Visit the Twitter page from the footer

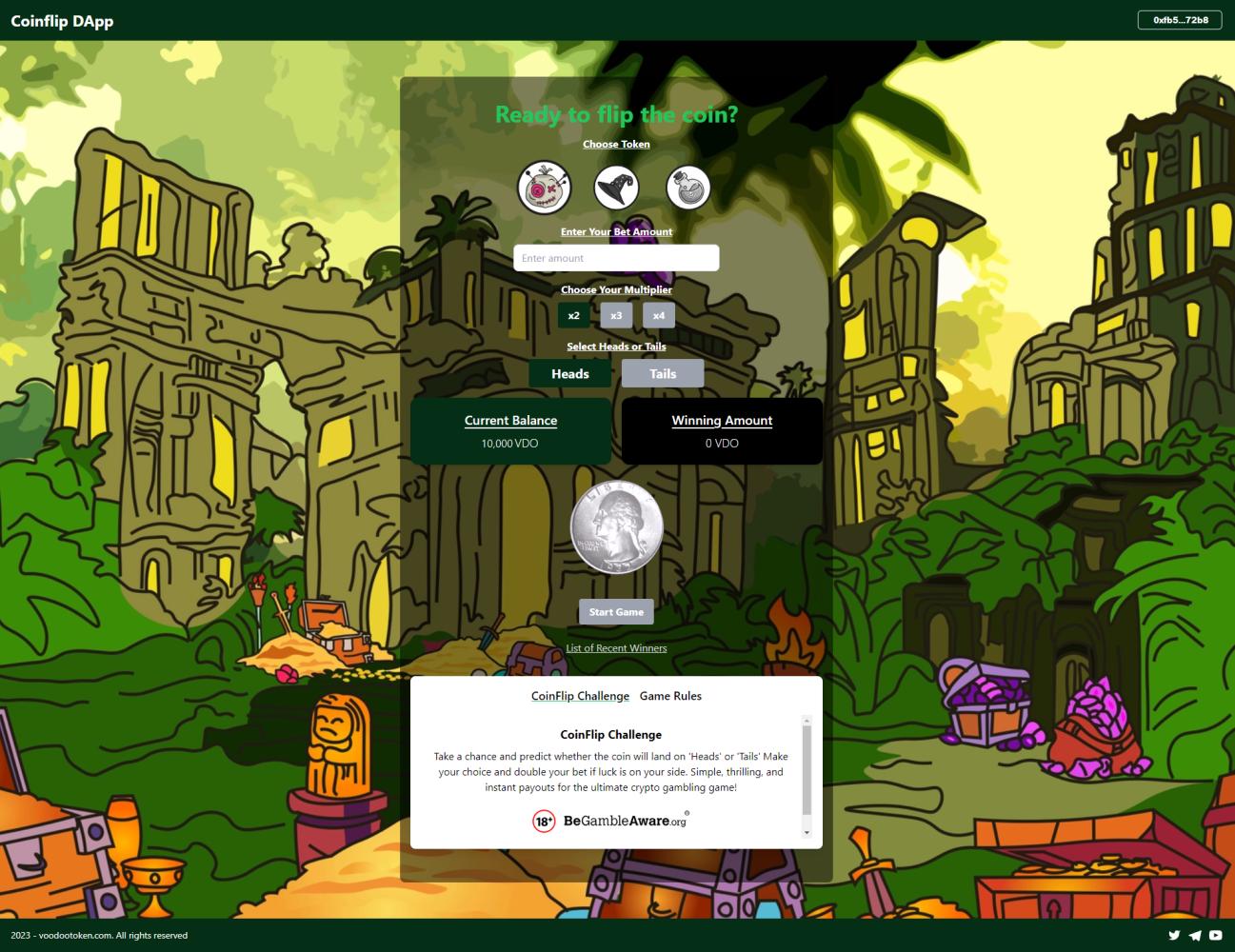click(1174, 935)
